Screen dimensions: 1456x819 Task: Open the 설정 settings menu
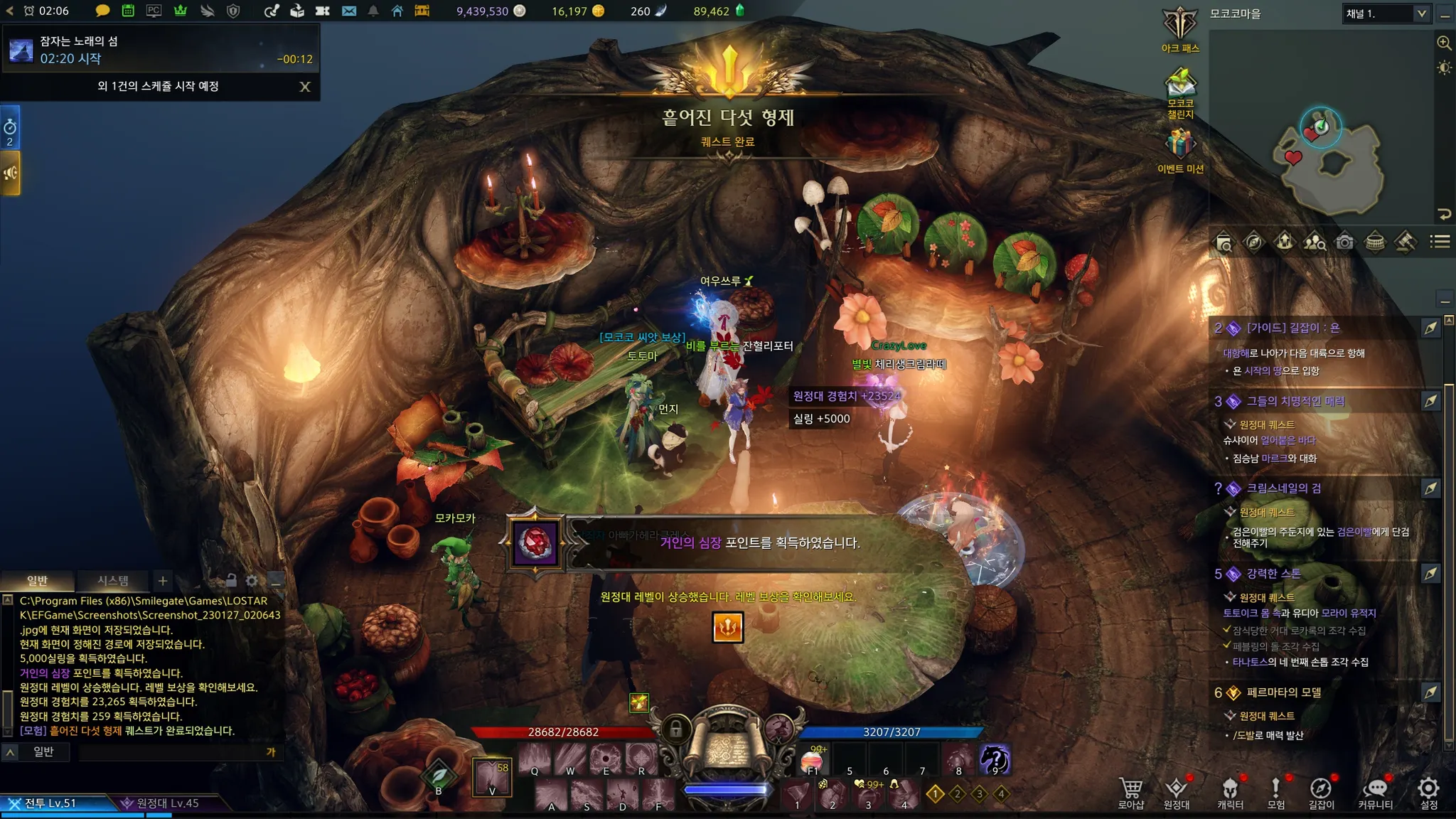[1428, 792]
